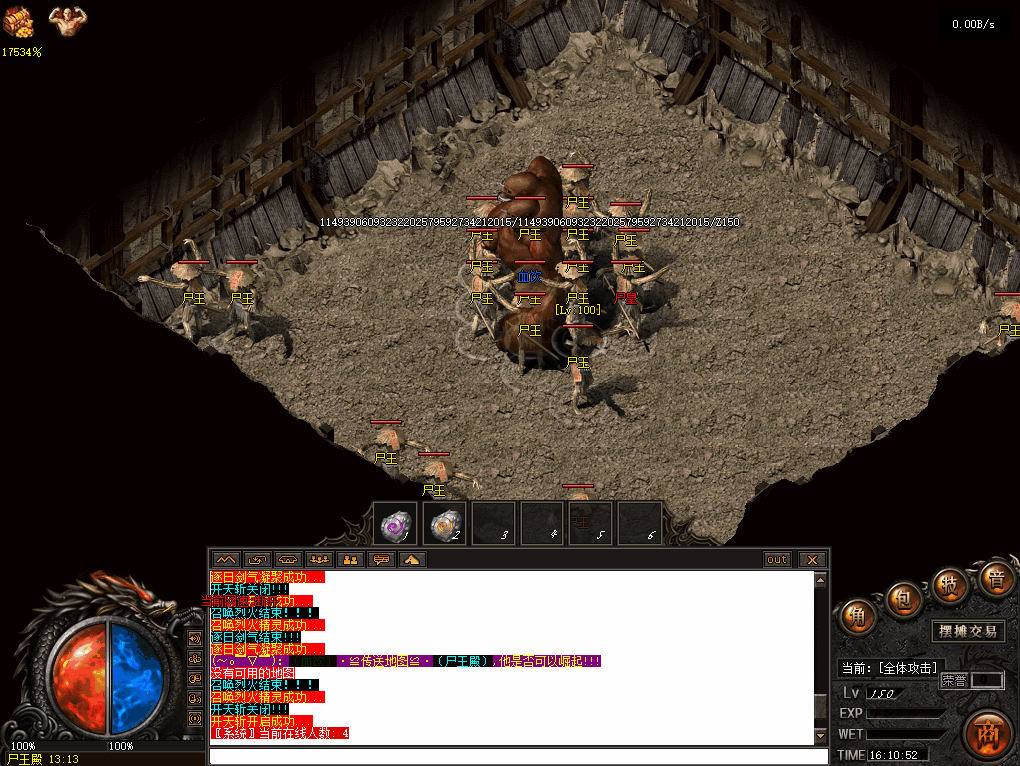The height and width of the screenshot is (766, 1020).
Task: Open the bag (包) inventory button
Action: tap(903, 599)
